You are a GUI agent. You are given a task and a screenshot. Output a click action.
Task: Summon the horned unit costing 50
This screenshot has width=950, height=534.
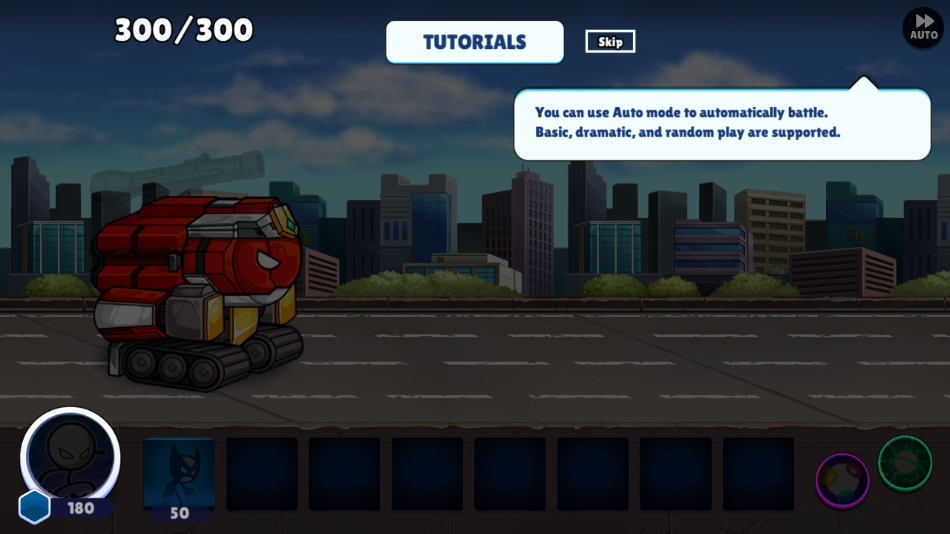coord(179,476)
